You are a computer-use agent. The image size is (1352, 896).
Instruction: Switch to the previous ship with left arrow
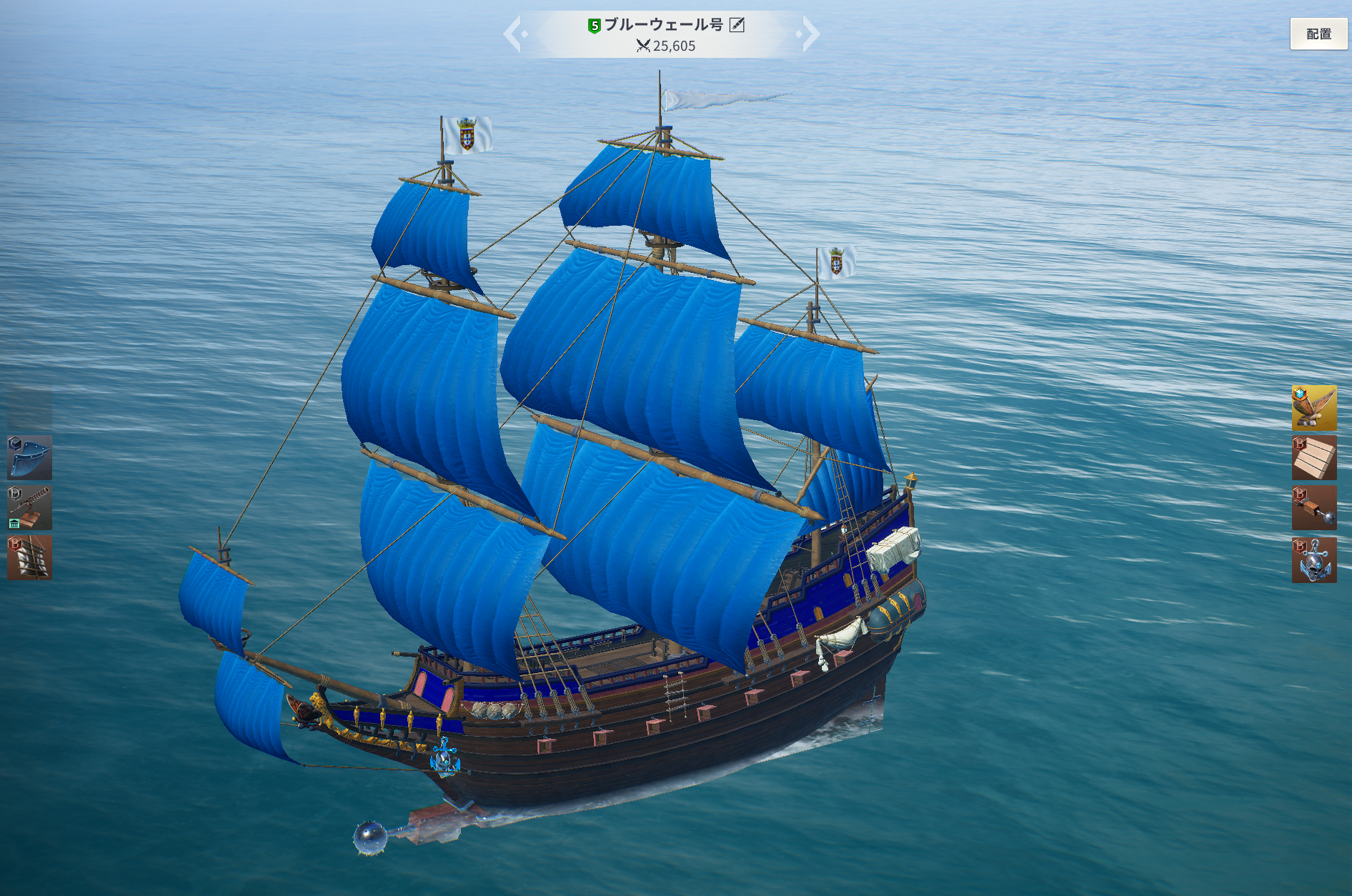tap(513, 34)
